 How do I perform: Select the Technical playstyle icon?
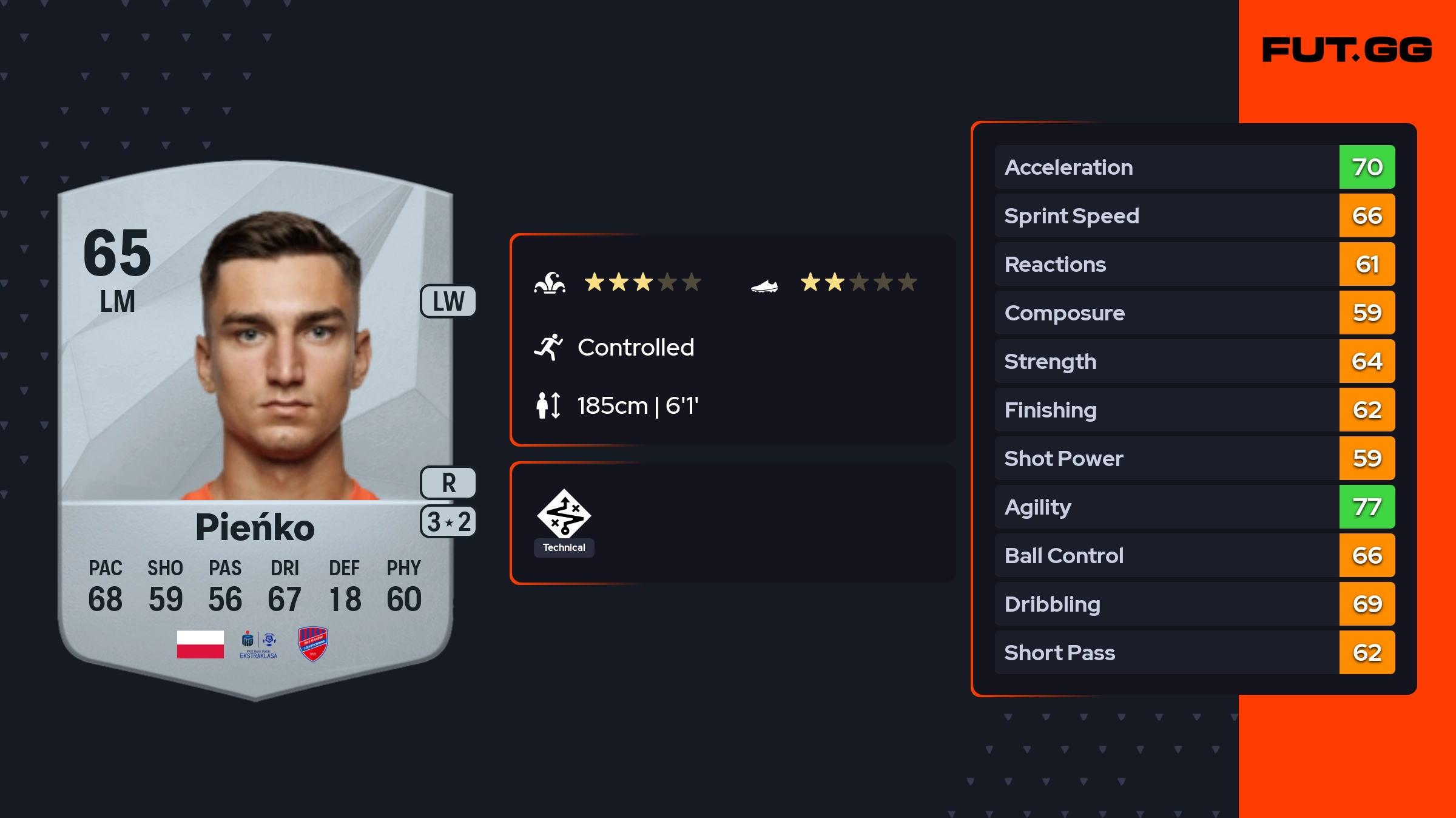564,515
